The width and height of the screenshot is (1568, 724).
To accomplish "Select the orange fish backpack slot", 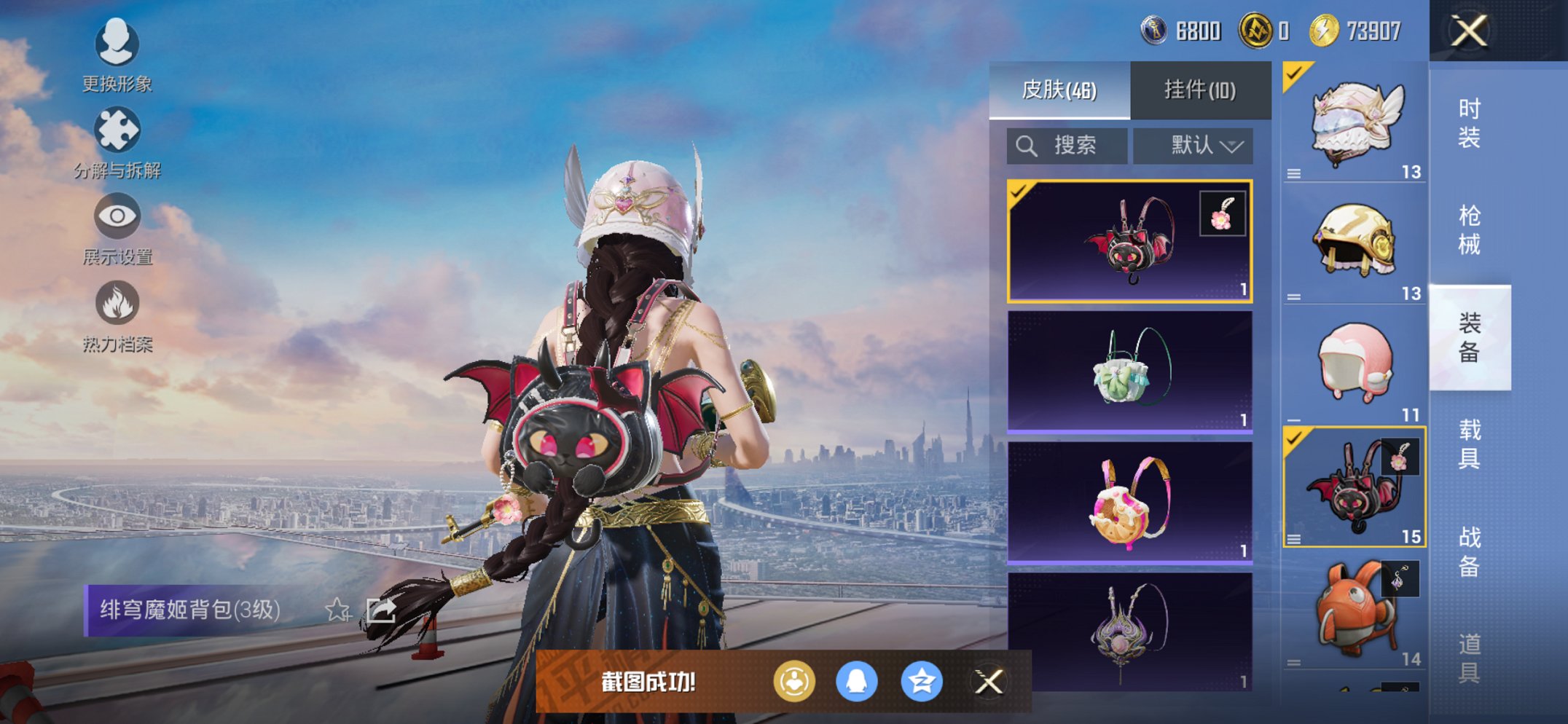I will click(x=1354, y=610).
